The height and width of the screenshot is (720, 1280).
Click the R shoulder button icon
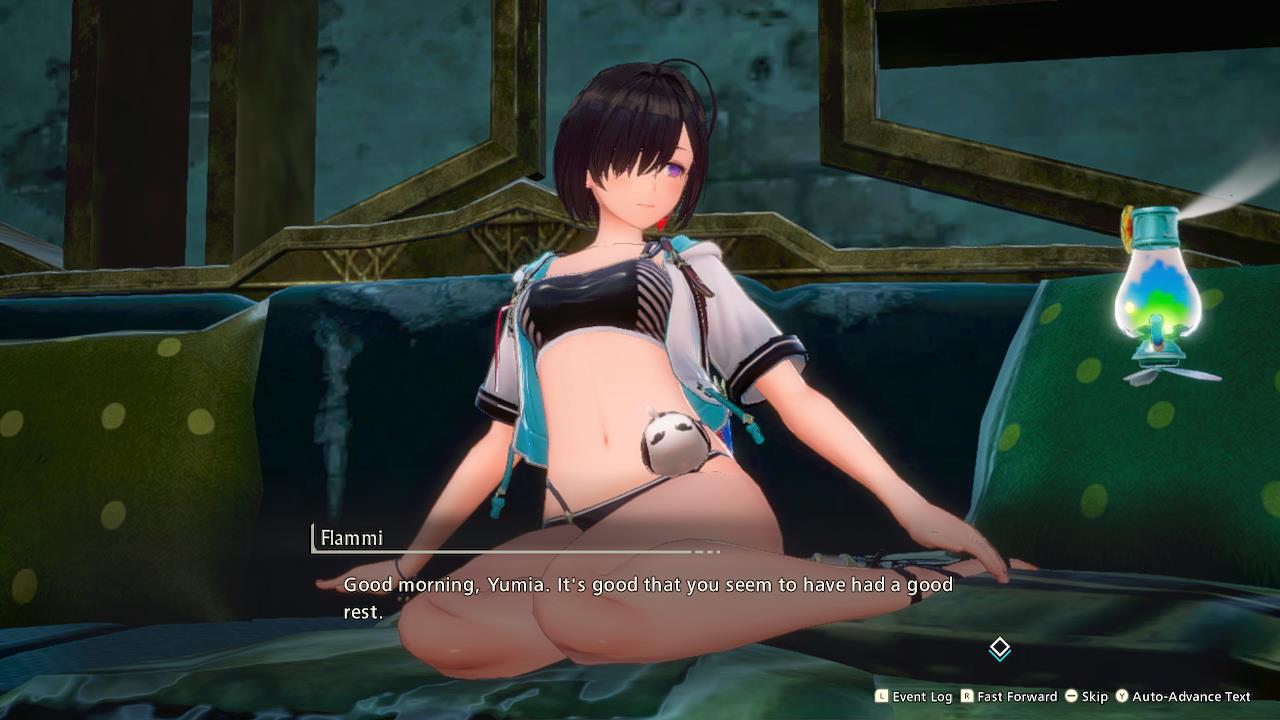[x=966, y=696]
